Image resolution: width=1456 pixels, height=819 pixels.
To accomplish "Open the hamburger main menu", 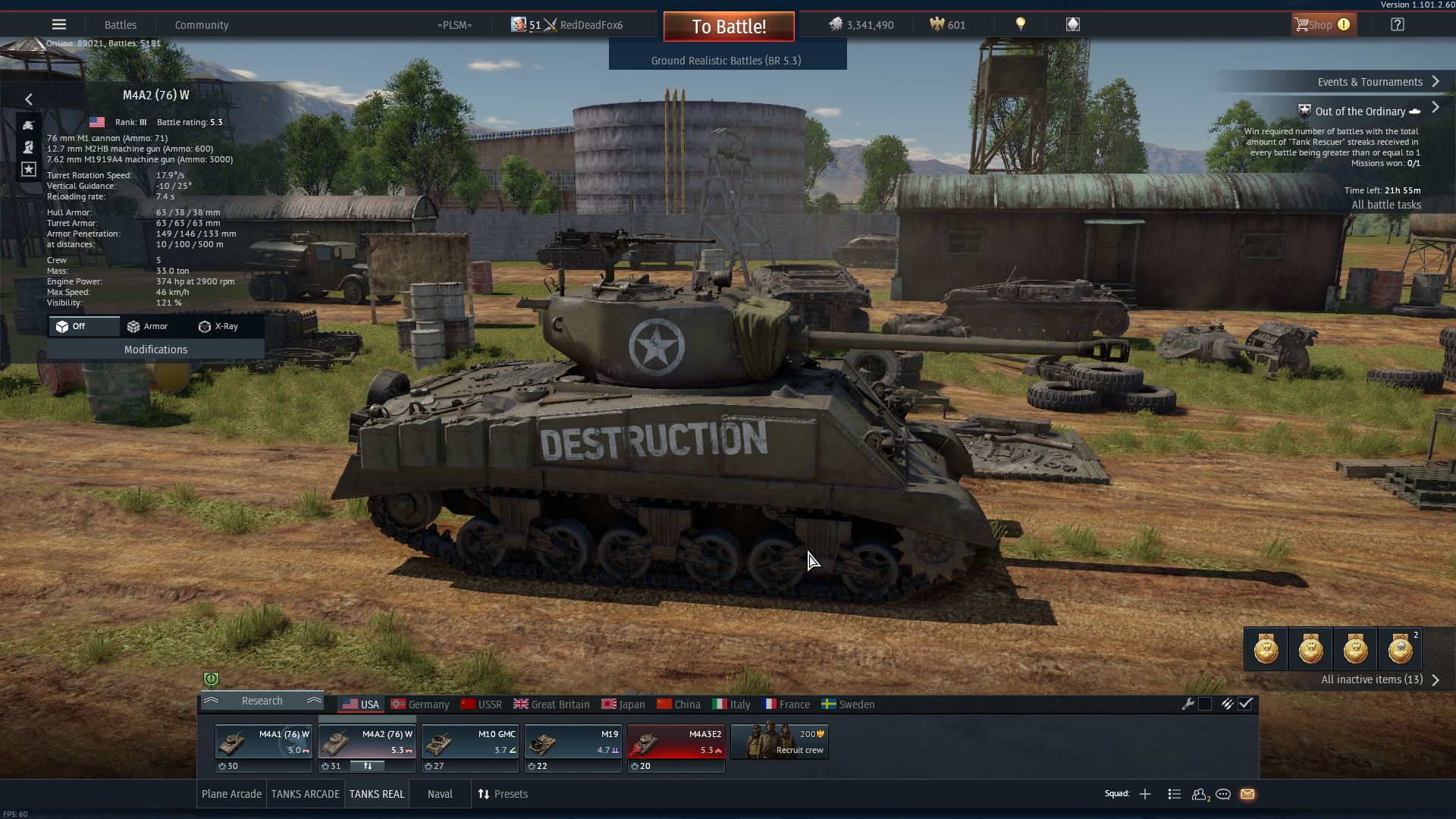I will (x=59, y=25).
